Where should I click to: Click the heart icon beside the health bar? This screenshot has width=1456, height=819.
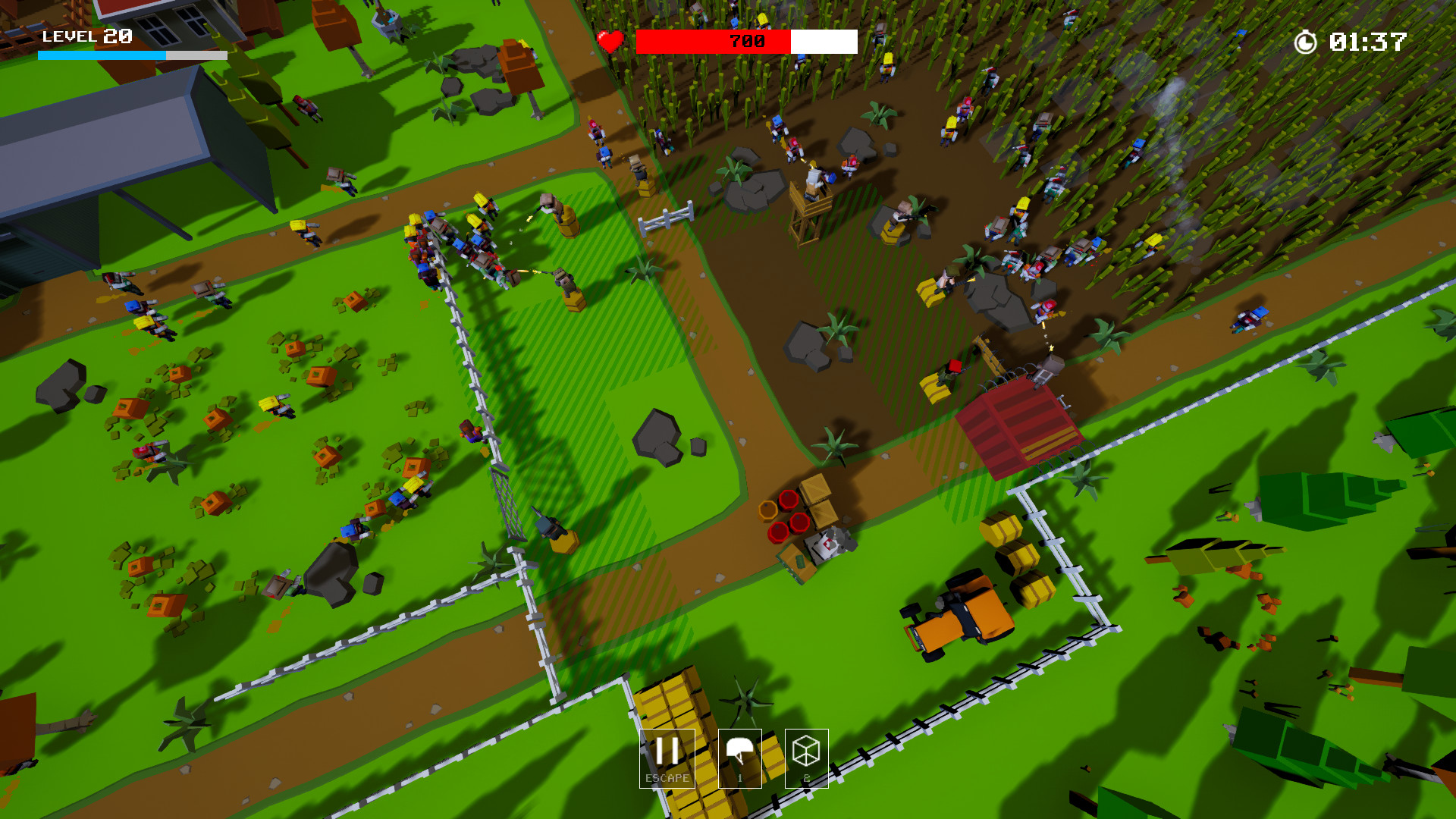tap(610, 42)
